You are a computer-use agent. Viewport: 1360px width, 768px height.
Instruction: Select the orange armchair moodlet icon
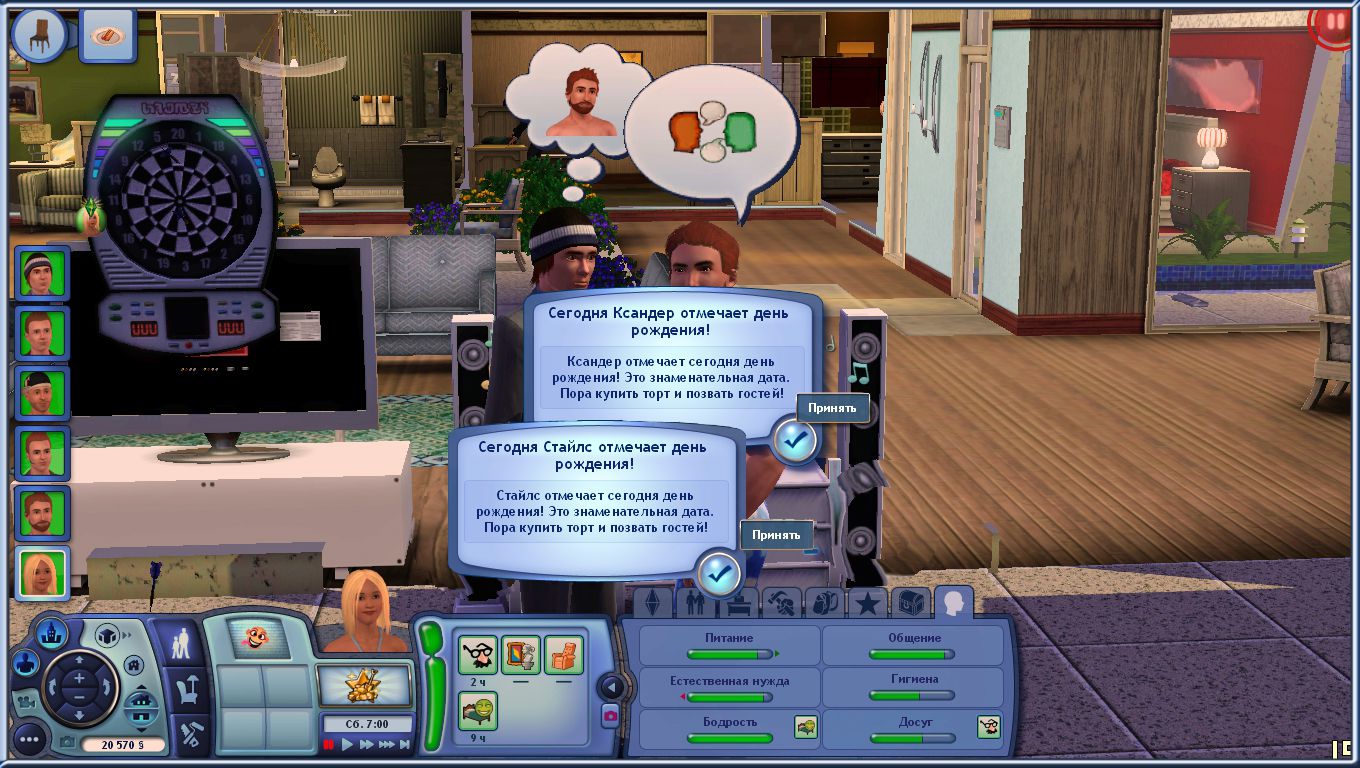(564, 655)
